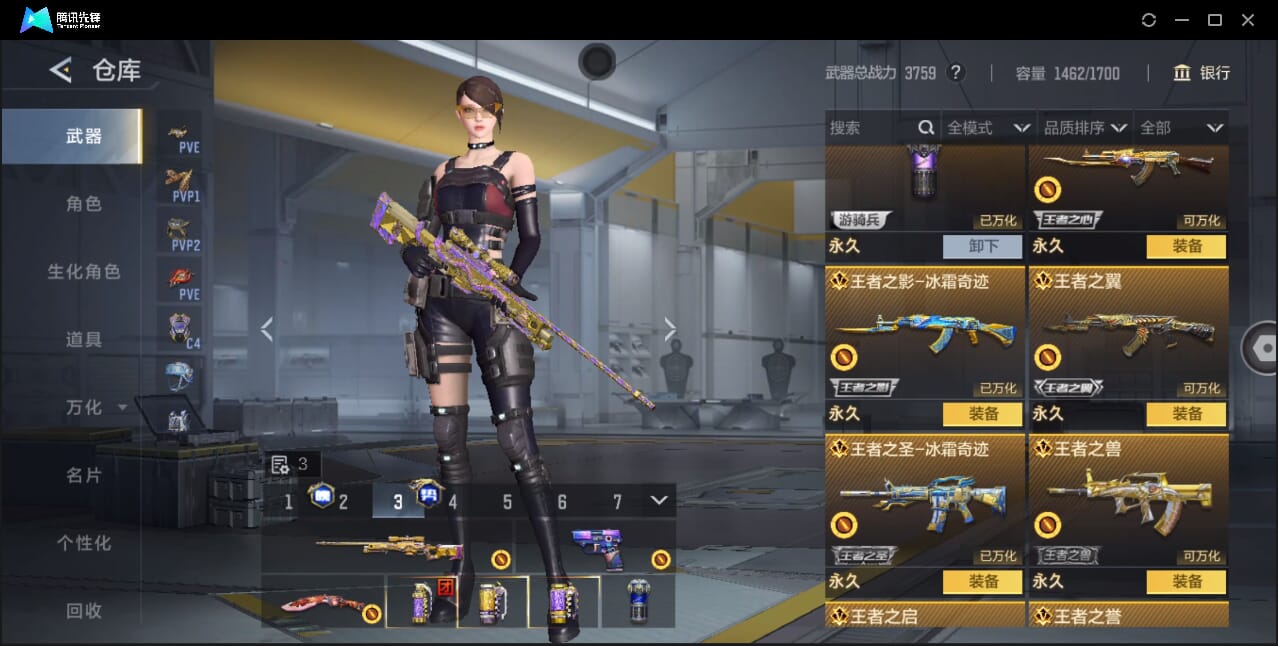This screenshot has width=1278, height=646.
Task: Switch to the 角色 character tab
Action: click(x=84, y=204)
